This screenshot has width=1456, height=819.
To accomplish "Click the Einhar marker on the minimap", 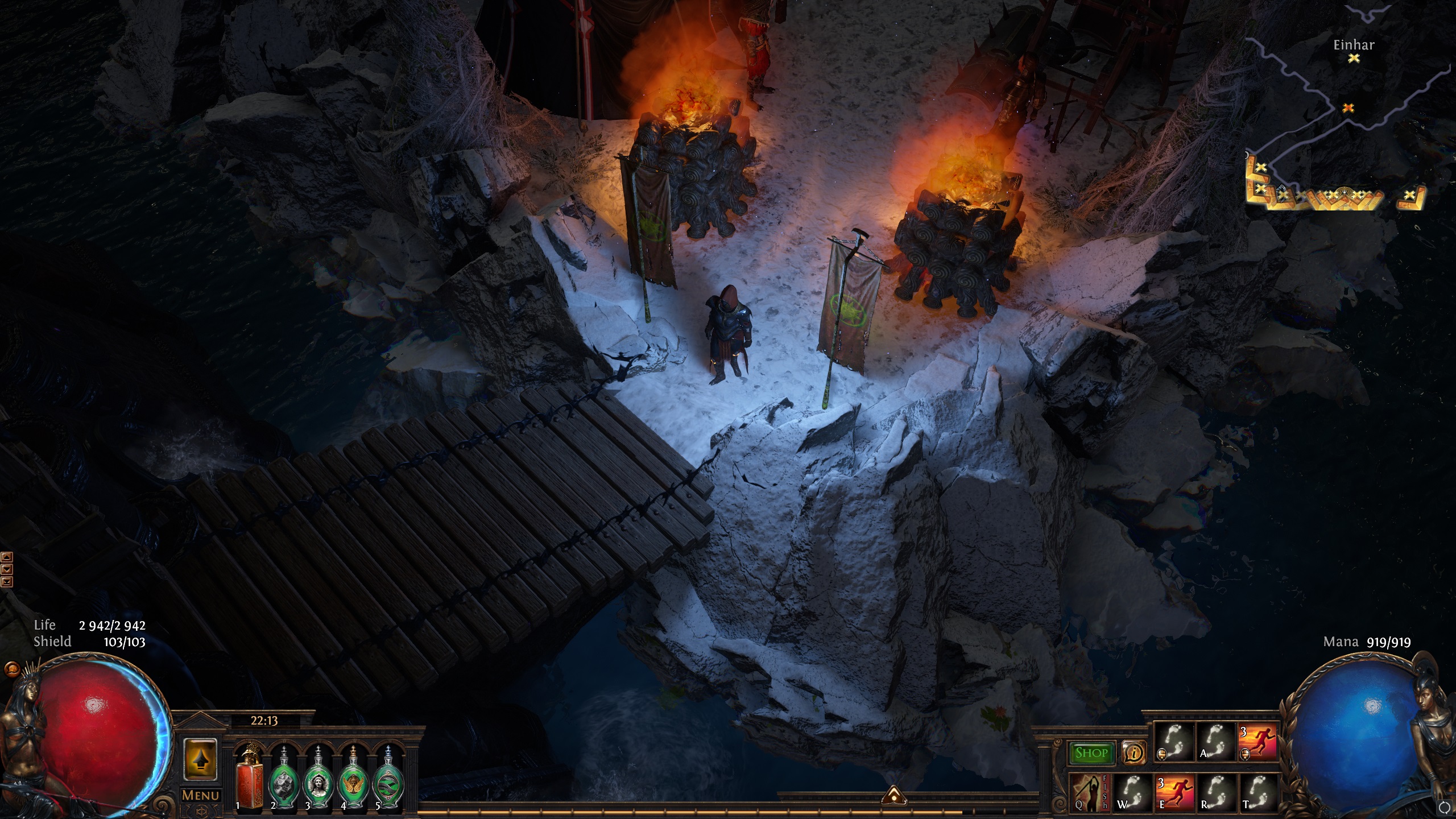I will [x=1354, y=57].
